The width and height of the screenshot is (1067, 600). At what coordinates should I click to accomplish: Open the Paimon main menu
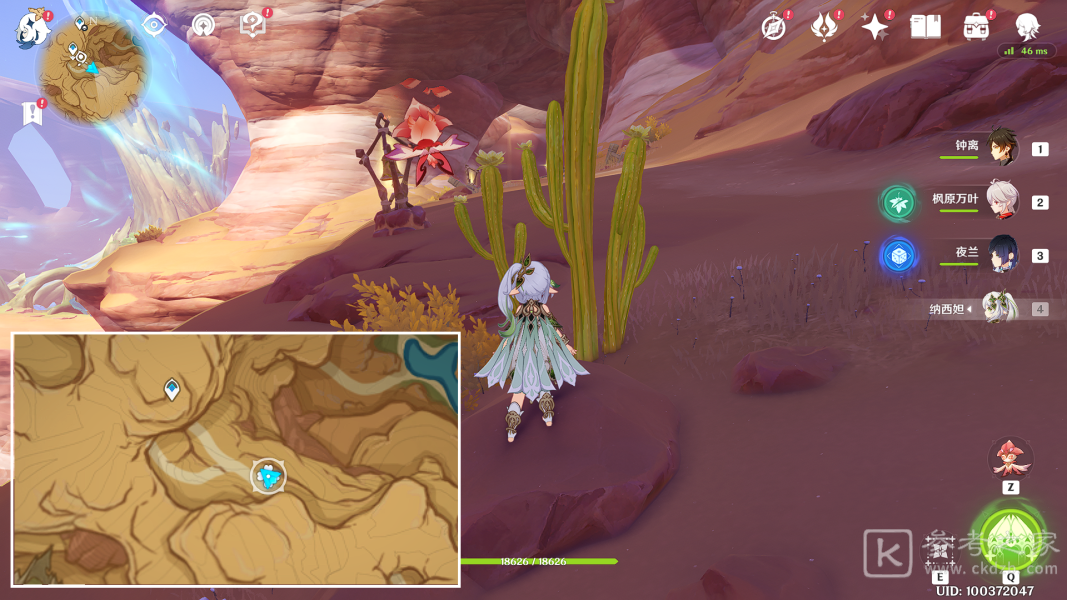click(32, 28)
